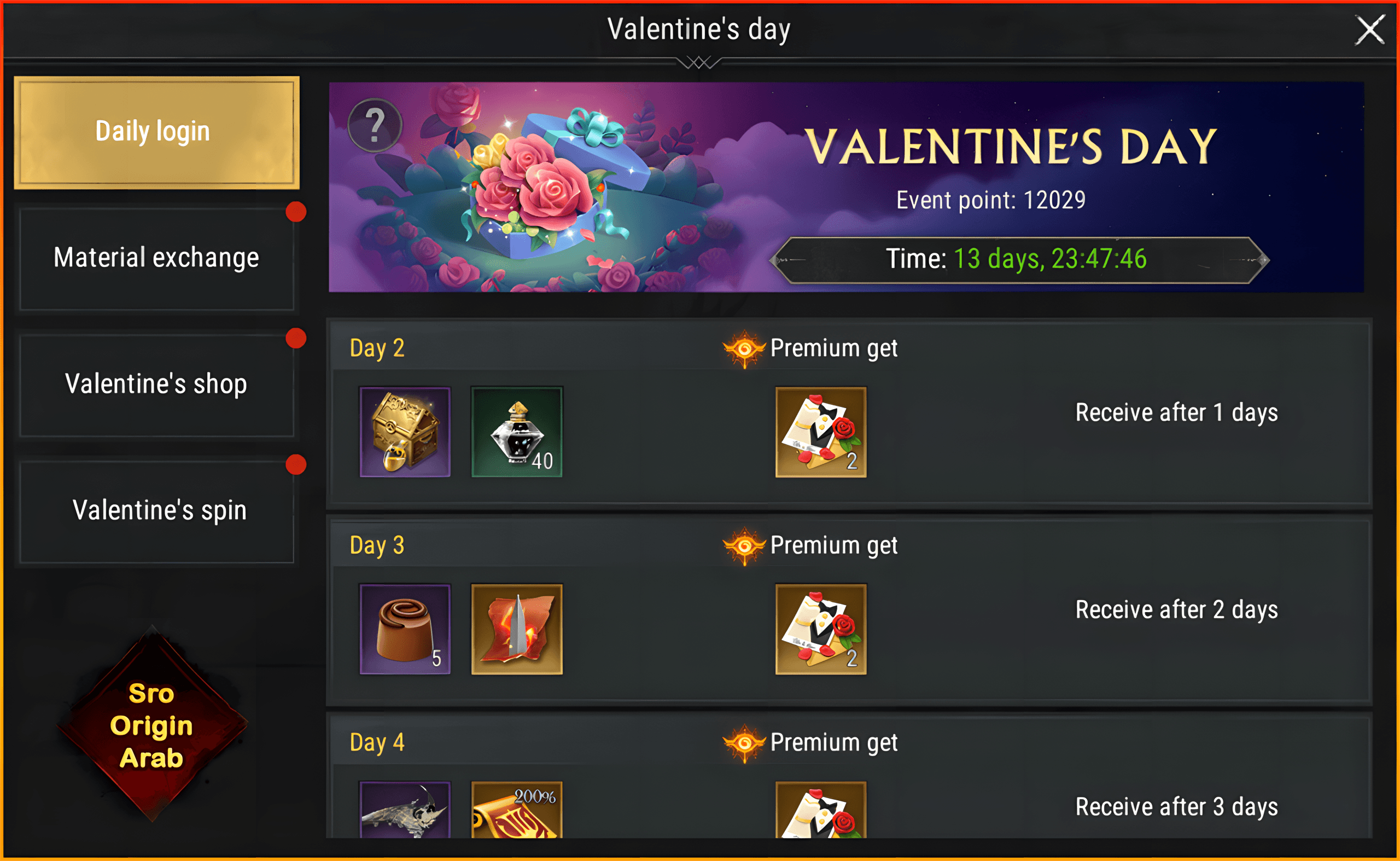Click the Sro Origin Arab diamond logo

pyautogui.click(x=152, y=725)
